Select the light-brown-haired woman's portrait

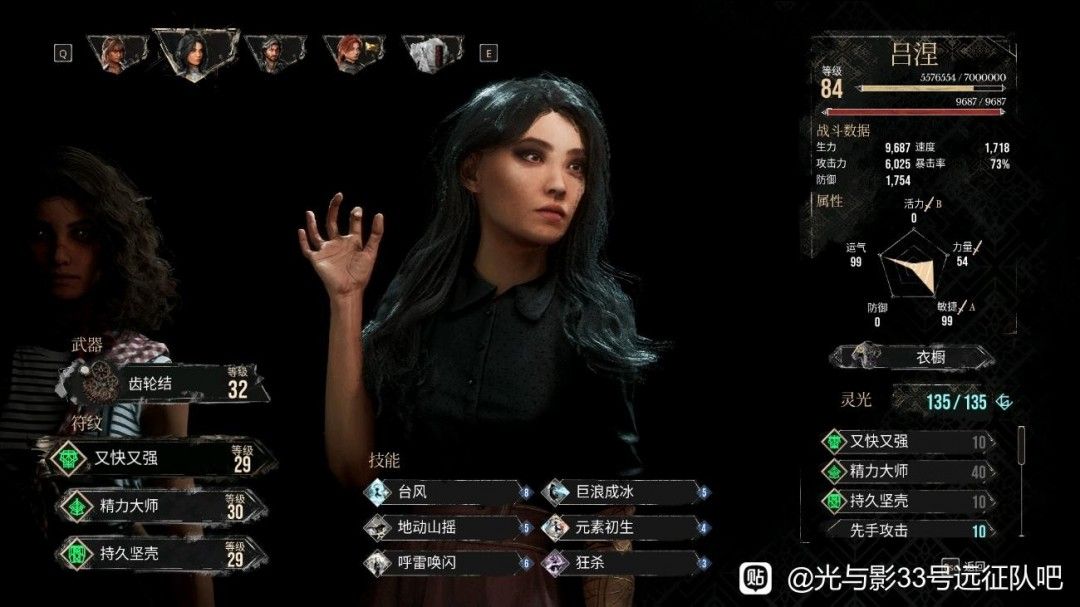click(x=112, y=51)
